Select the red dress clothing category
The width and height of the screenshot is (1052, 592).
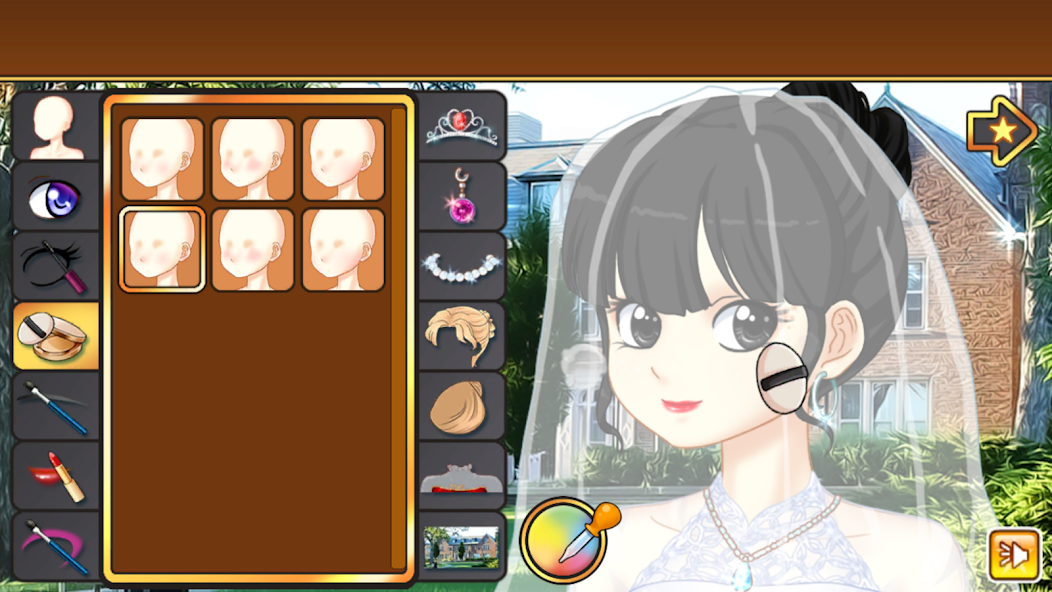pos(462,476)
